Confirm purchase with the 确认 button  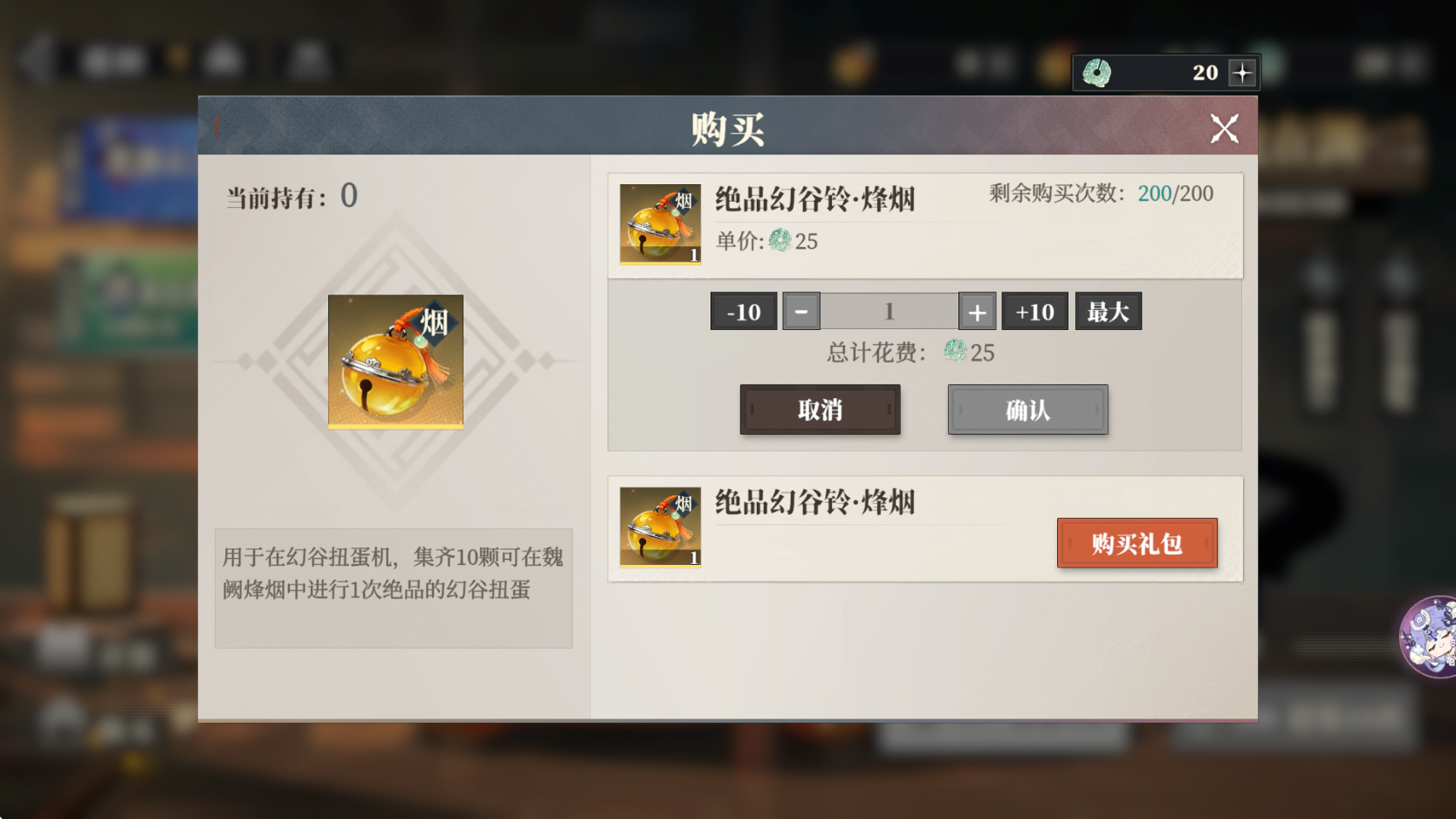coord(1027,409)
